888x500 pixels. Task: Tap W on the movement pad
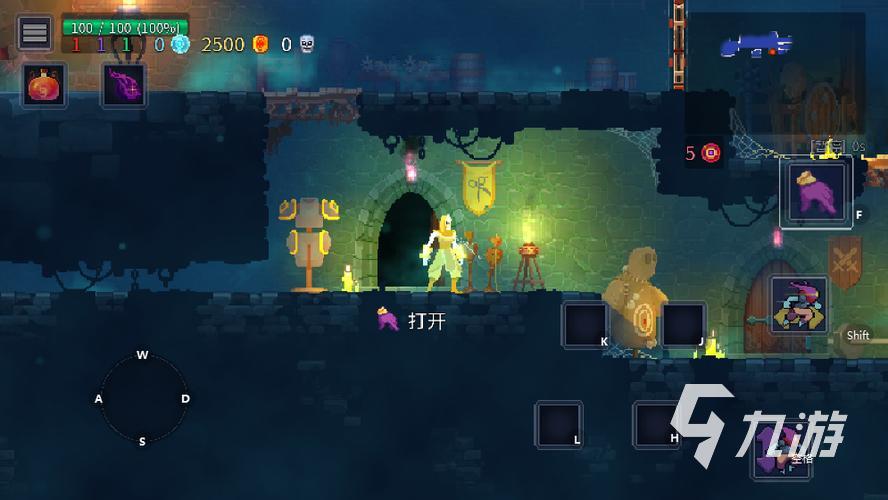[142, 356]
